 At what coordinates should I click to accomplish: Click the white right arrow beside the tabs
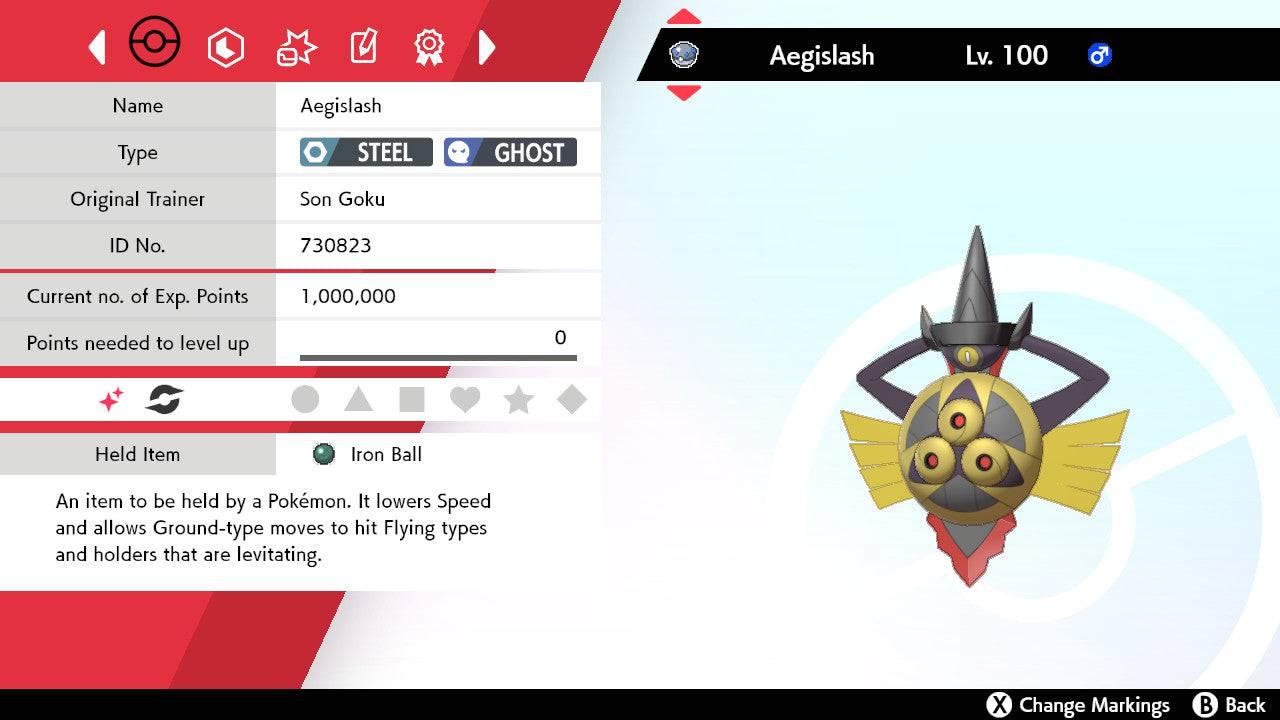coord(487,47)
